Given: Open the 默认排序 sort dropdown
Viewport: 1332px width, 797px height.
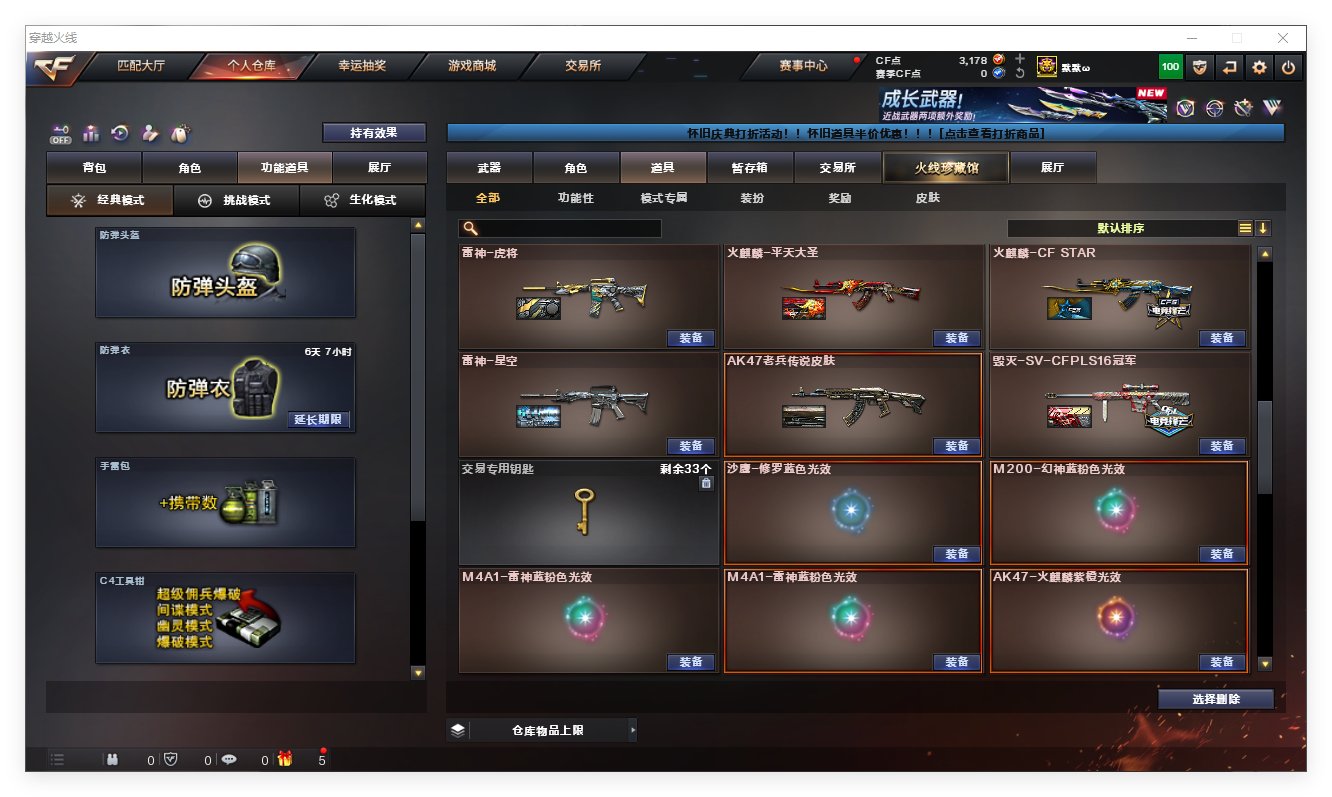Looking at the screenshot, I should click(x=1121, y=228).
